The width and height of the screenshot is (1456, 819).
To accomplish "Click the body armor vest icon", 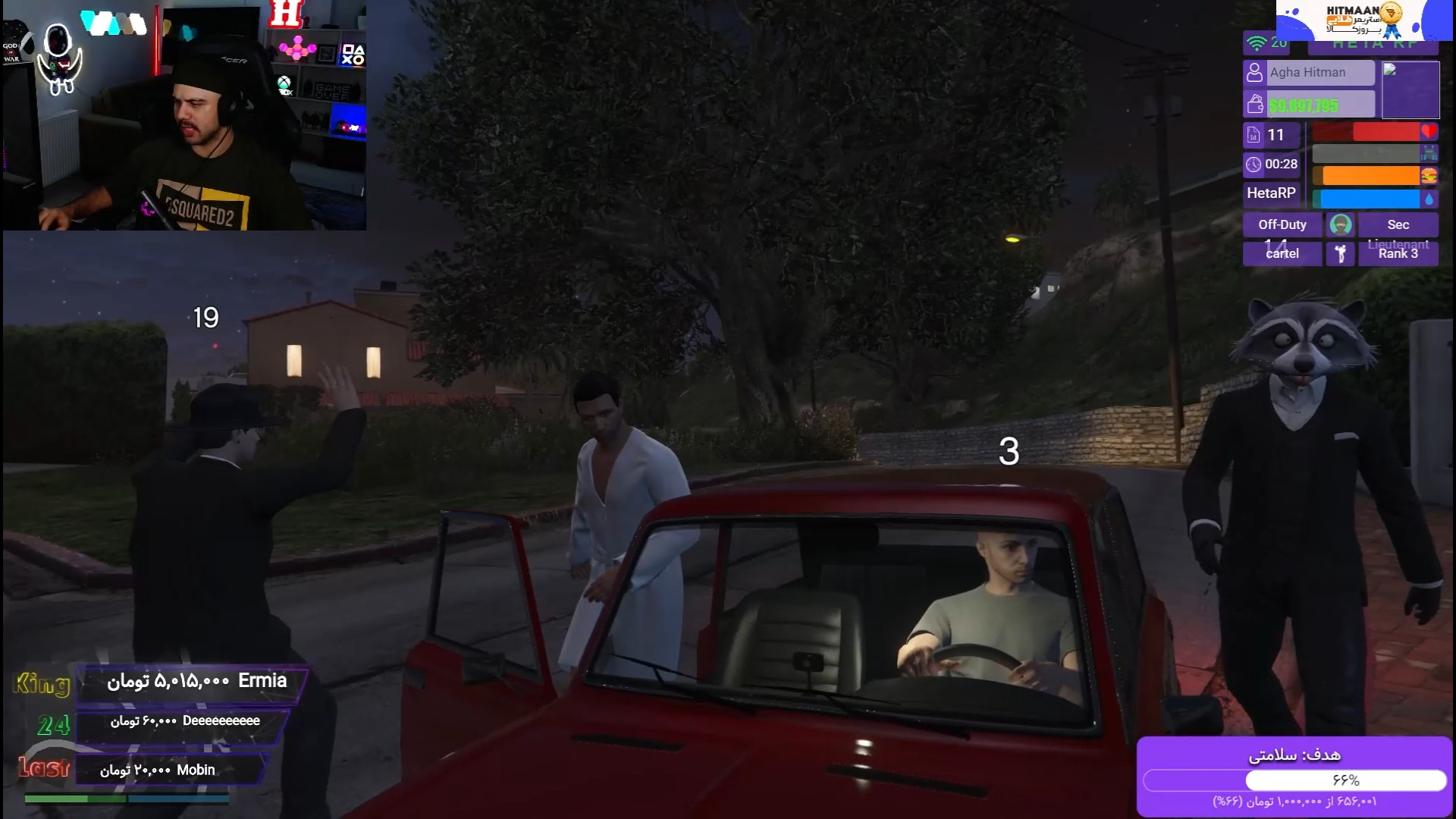I will [1429, 154].
